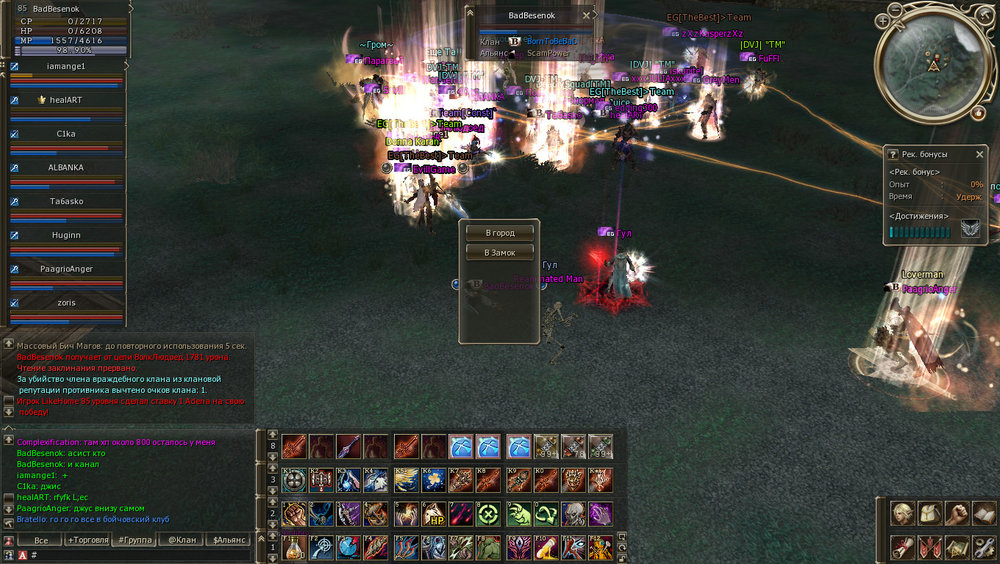Activate the HP horse skill in slot 6

pos(435,515)
